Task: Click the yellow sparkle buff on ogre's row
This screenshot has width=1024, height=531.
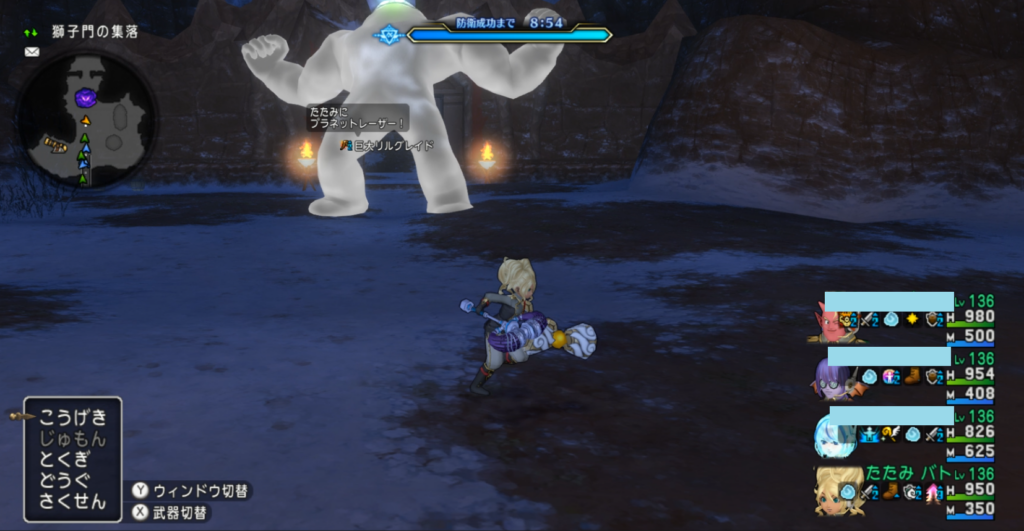Action: (911, 320)
